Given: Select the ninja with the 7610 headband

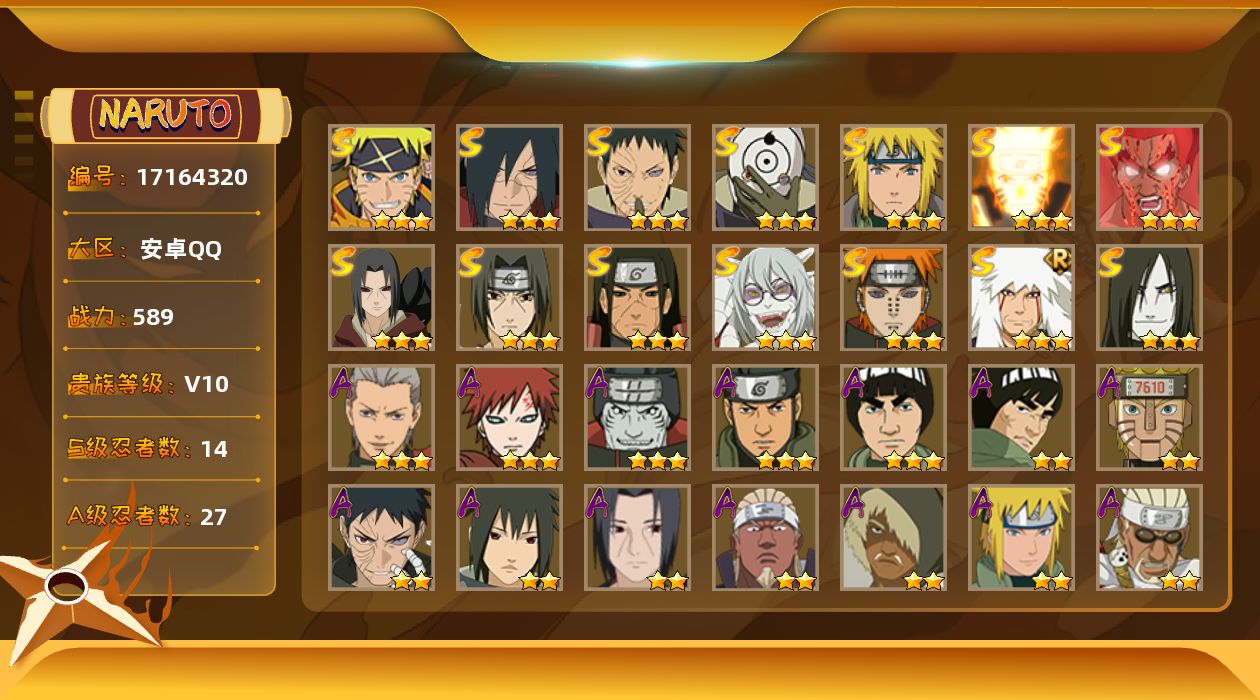Looking at the screenshot, I should pos(1150,418).
